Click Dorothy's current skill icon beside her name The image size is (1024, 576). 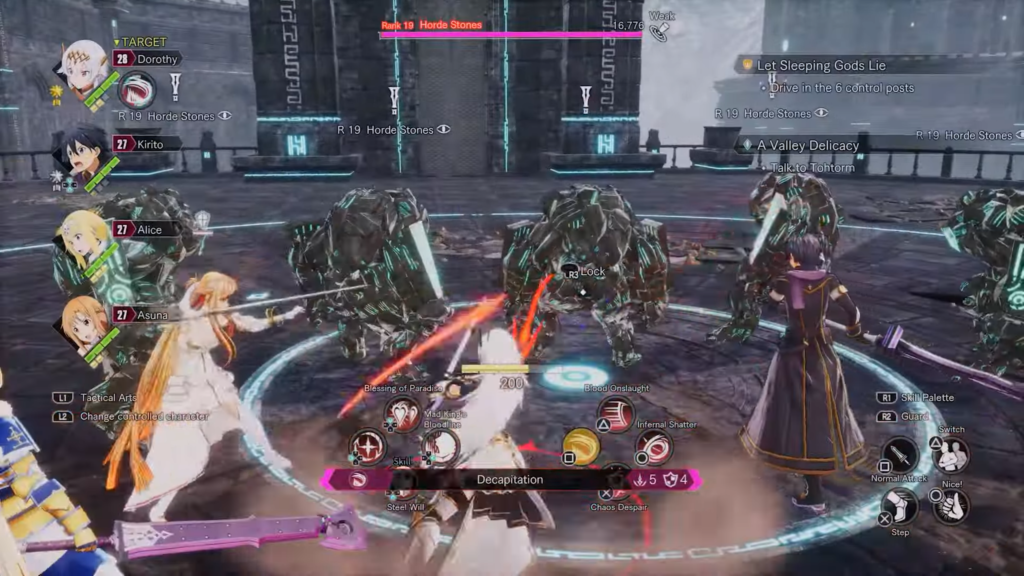[x=136, y=89]
